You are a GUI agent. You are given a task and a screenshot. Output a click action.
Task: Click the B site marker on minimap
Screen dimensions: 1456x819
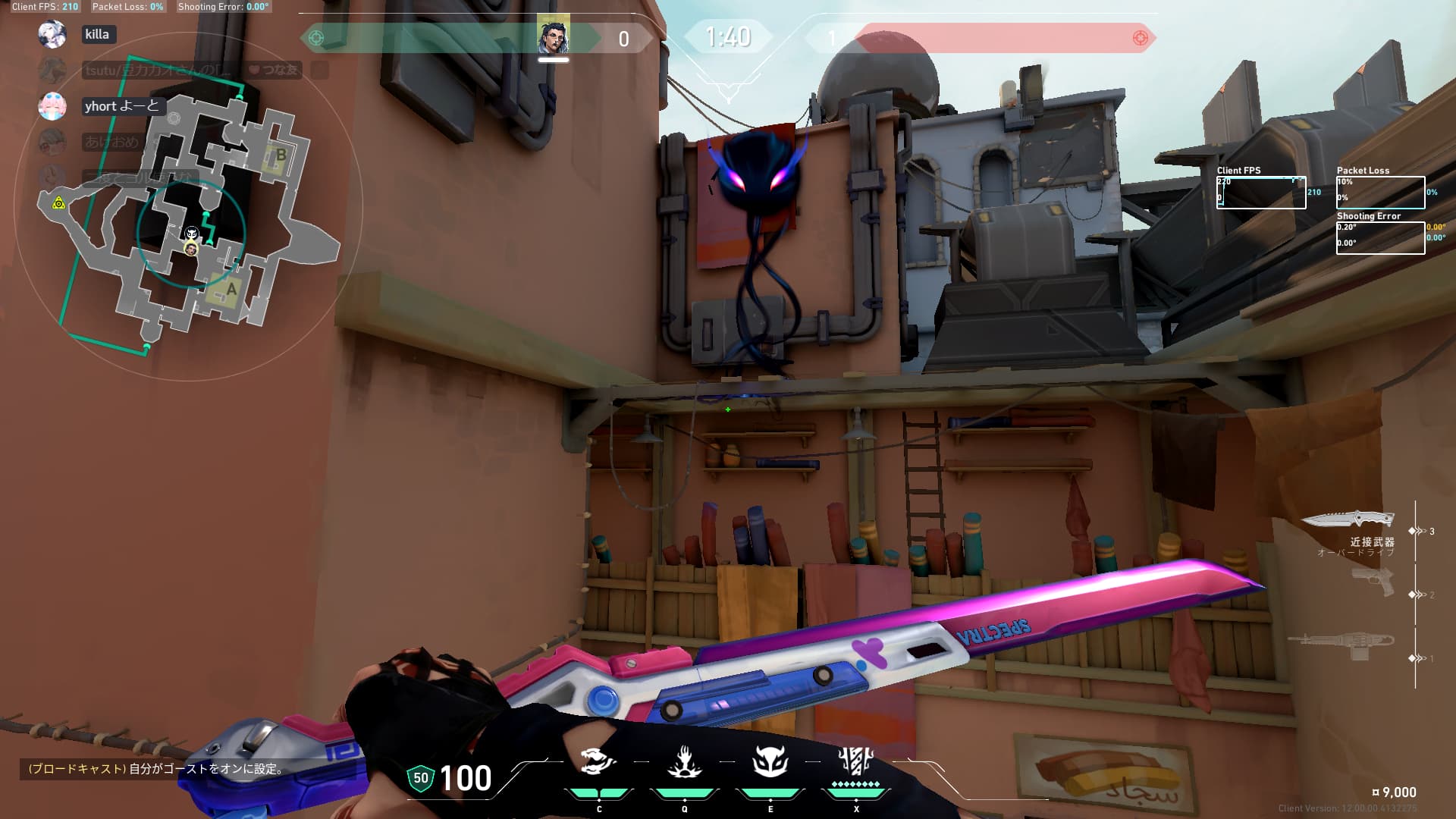280,155
